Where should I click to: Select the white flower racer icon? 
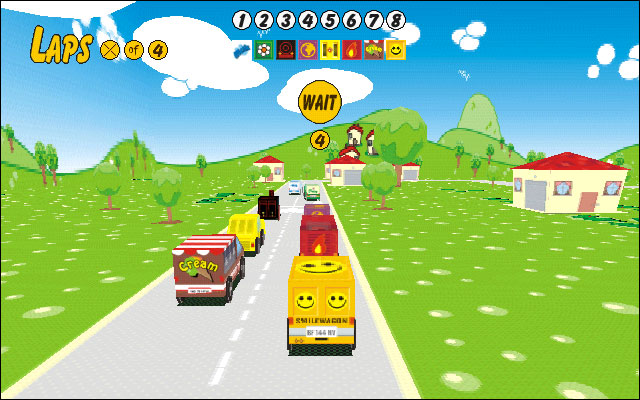pyautogui.click(x=263, y=49)
